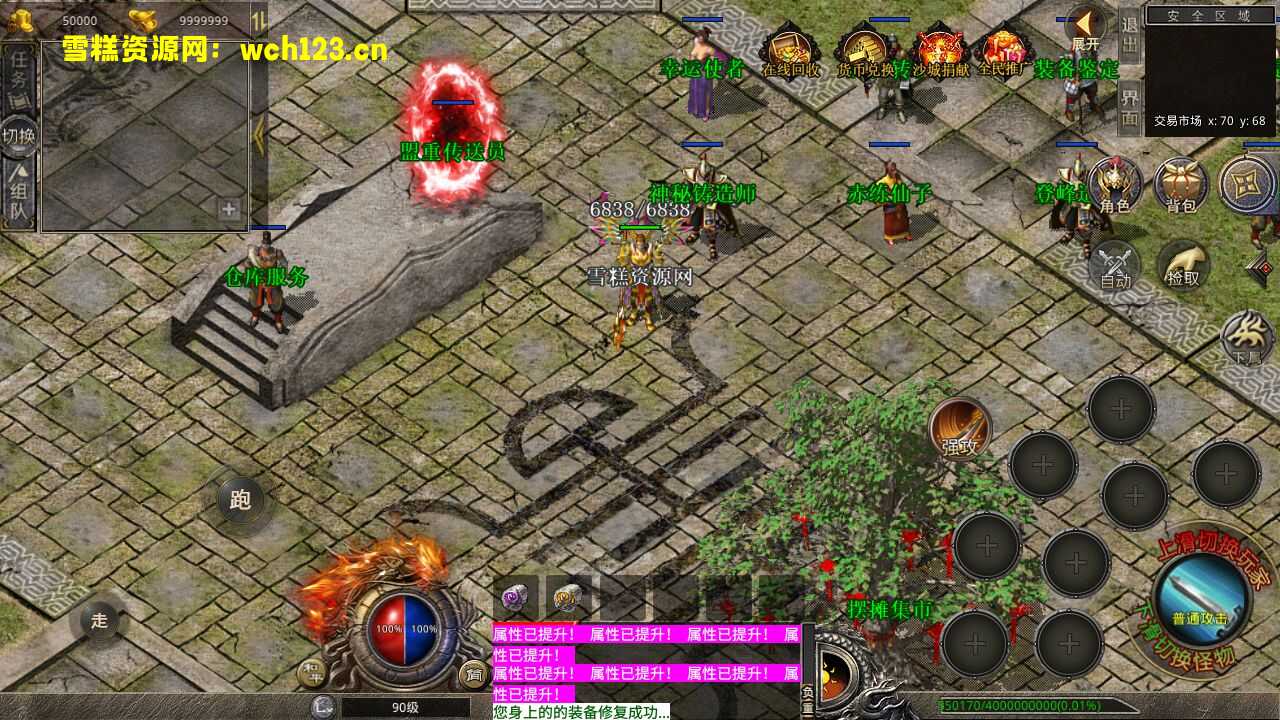This screenshot has width=1280, height=720.
Task: Open the 组队 team tab
Action: click(x=19, y=197)
